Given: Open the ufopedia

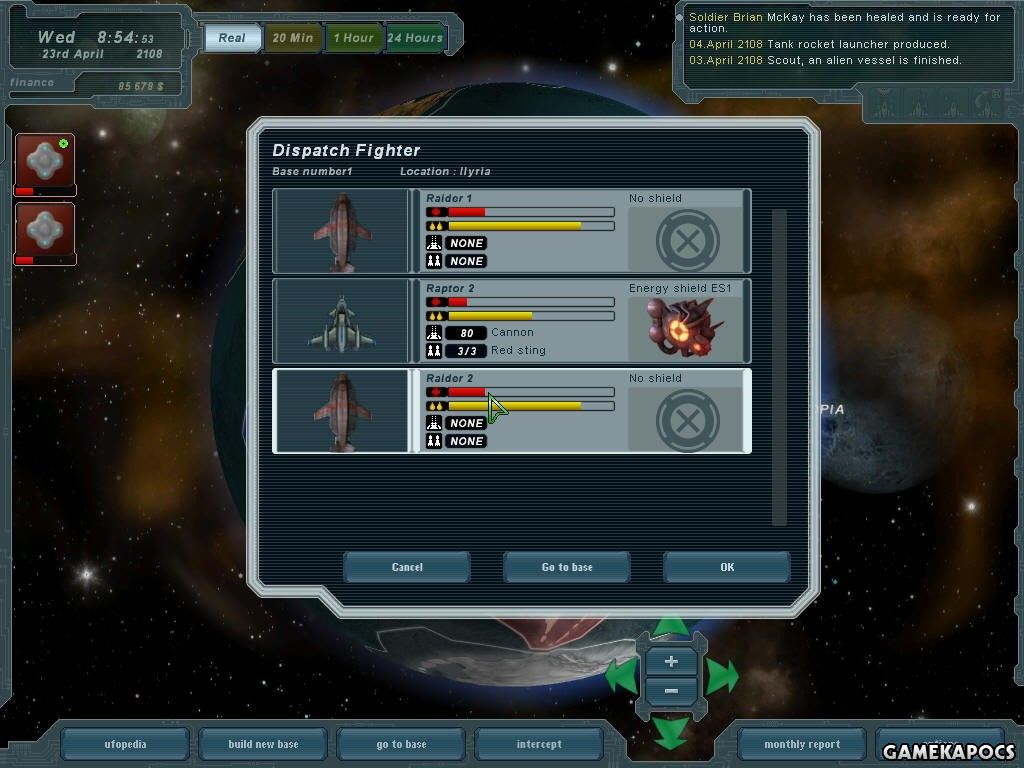Looking at the screenshot, I should pos(125,744).
